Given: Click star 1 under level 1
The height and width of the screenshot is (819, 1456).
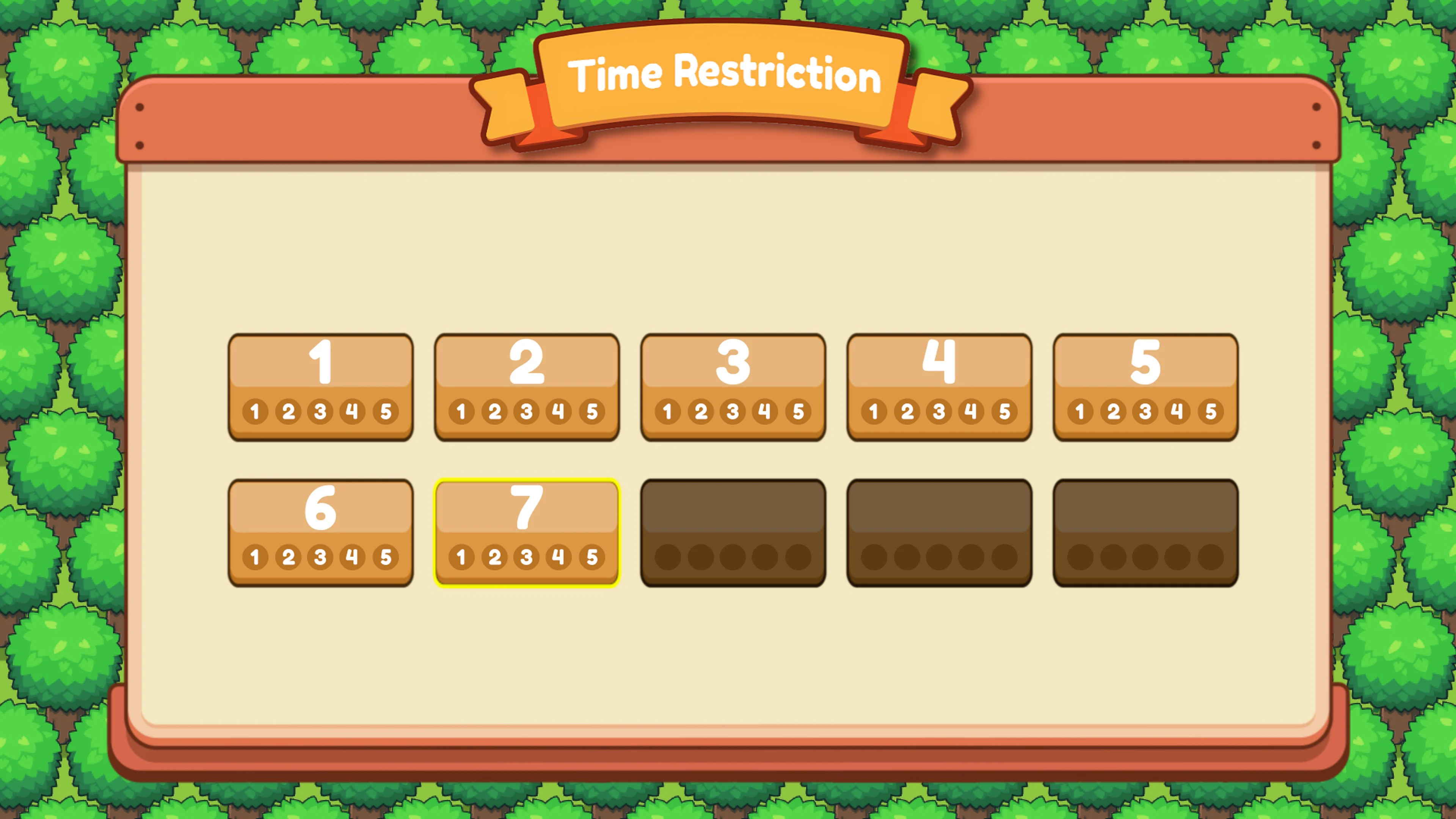Looking at the screenshot, I should tap(256, 411).
